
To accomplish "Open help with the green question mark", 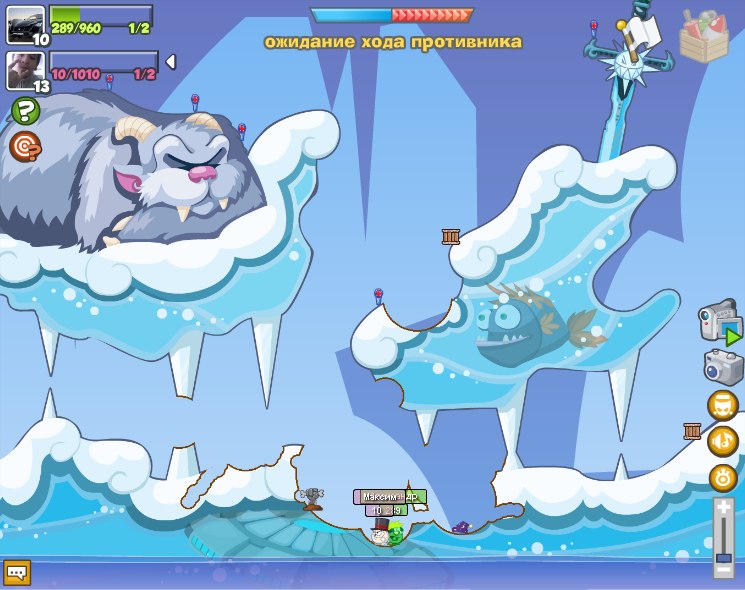I will (25, 111).
